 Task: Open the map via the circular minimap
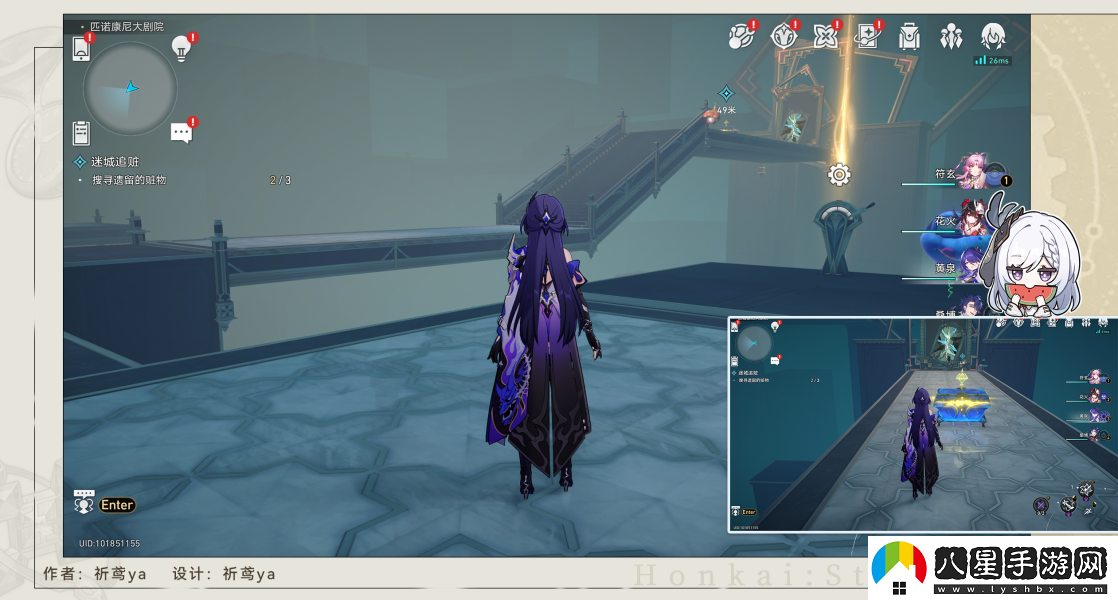(x=130, y=88)
